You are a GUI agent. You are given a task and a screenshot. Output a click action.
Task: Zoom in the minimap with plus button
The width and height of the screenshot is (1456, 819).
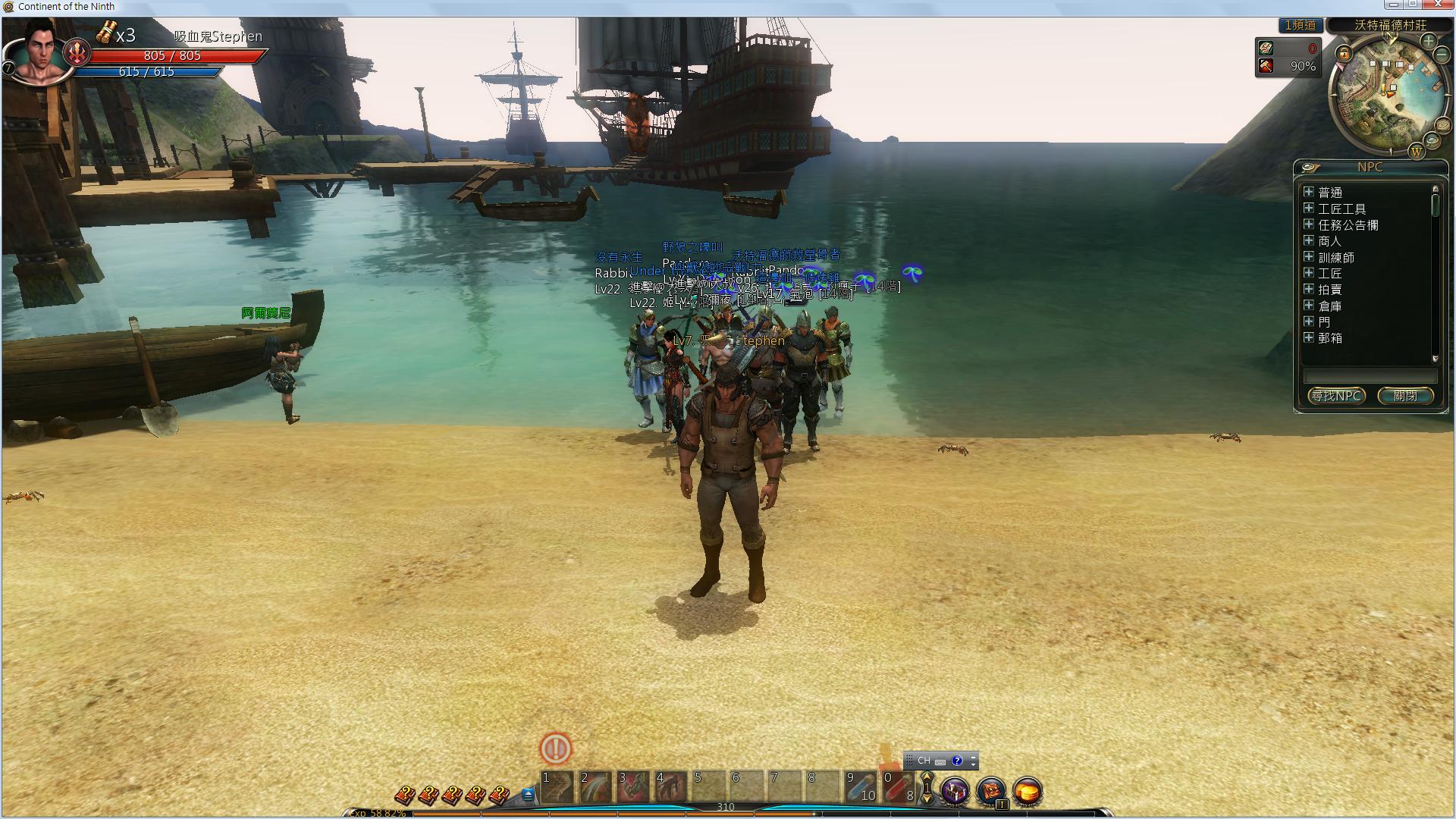tap(1429, 40)
